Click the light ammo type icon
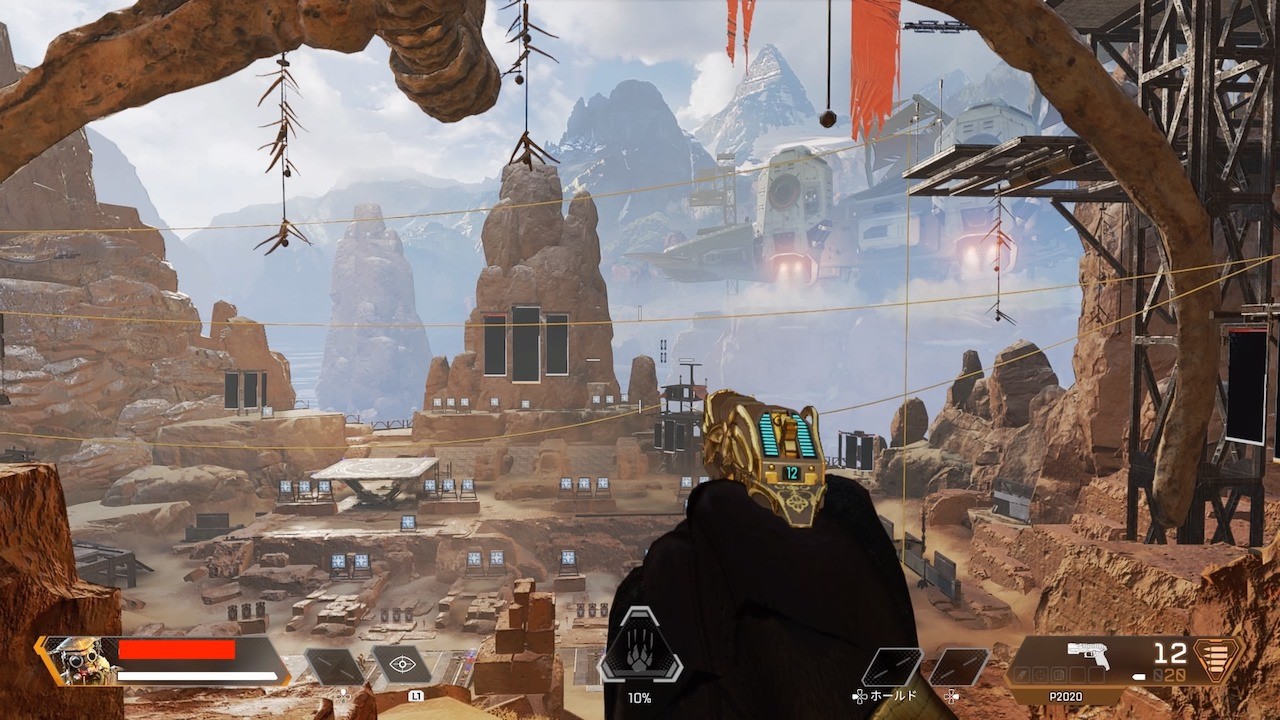 [x=1217, y=660]
